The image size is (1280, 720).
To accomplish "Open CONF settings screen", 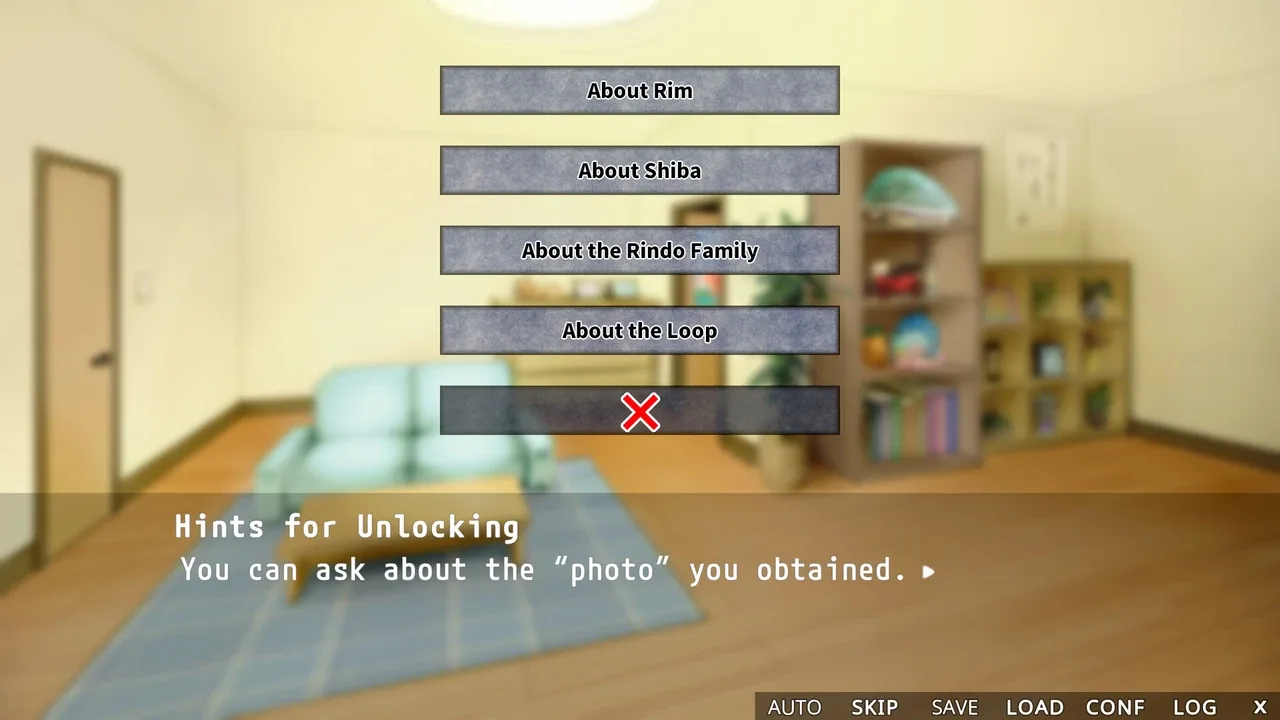I will tap(1115, 707).
